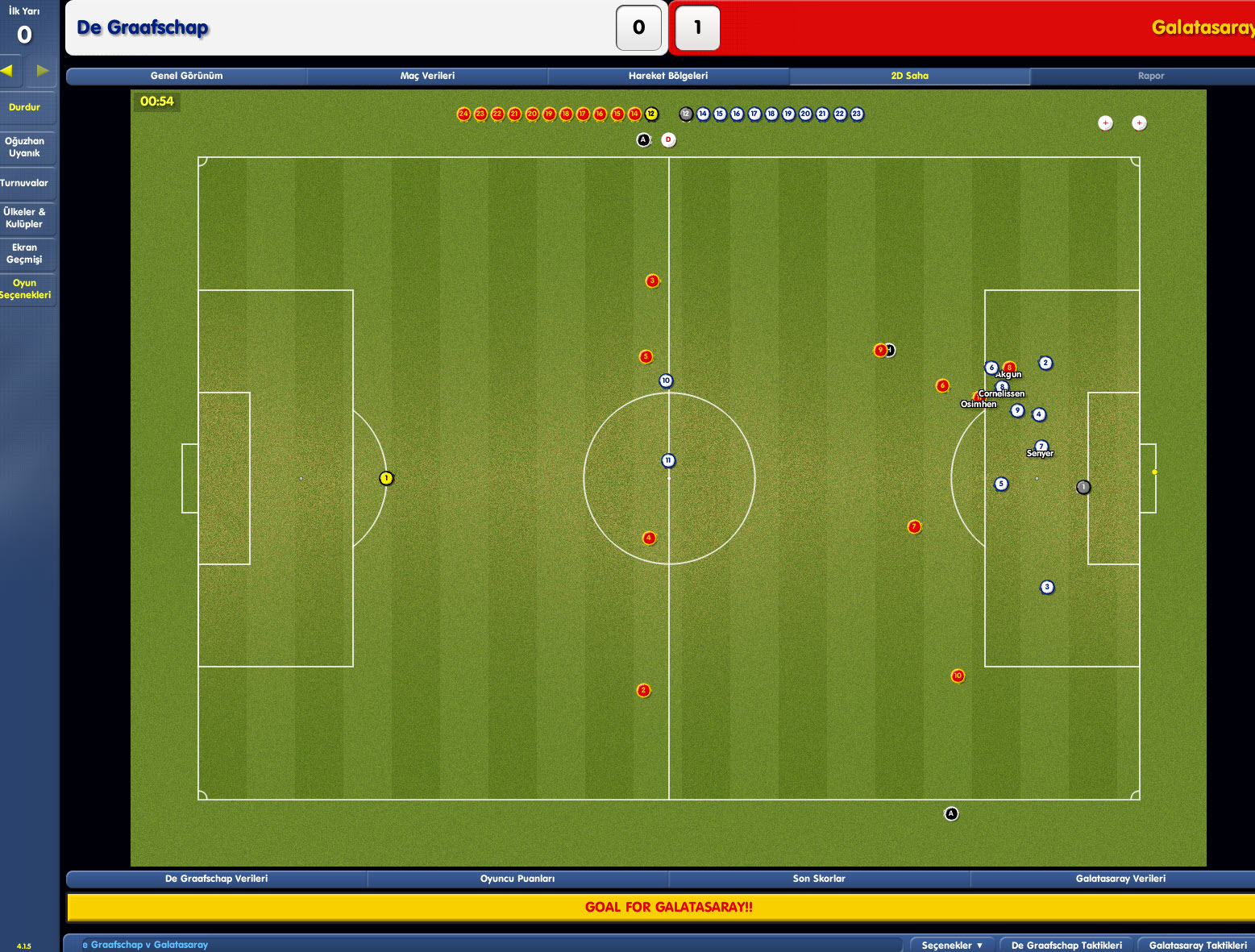Open the Oğuzhan Uyanık manager menu
Image resolution: width=1255 pixels, height=952 pixels.
click(25, 147)
